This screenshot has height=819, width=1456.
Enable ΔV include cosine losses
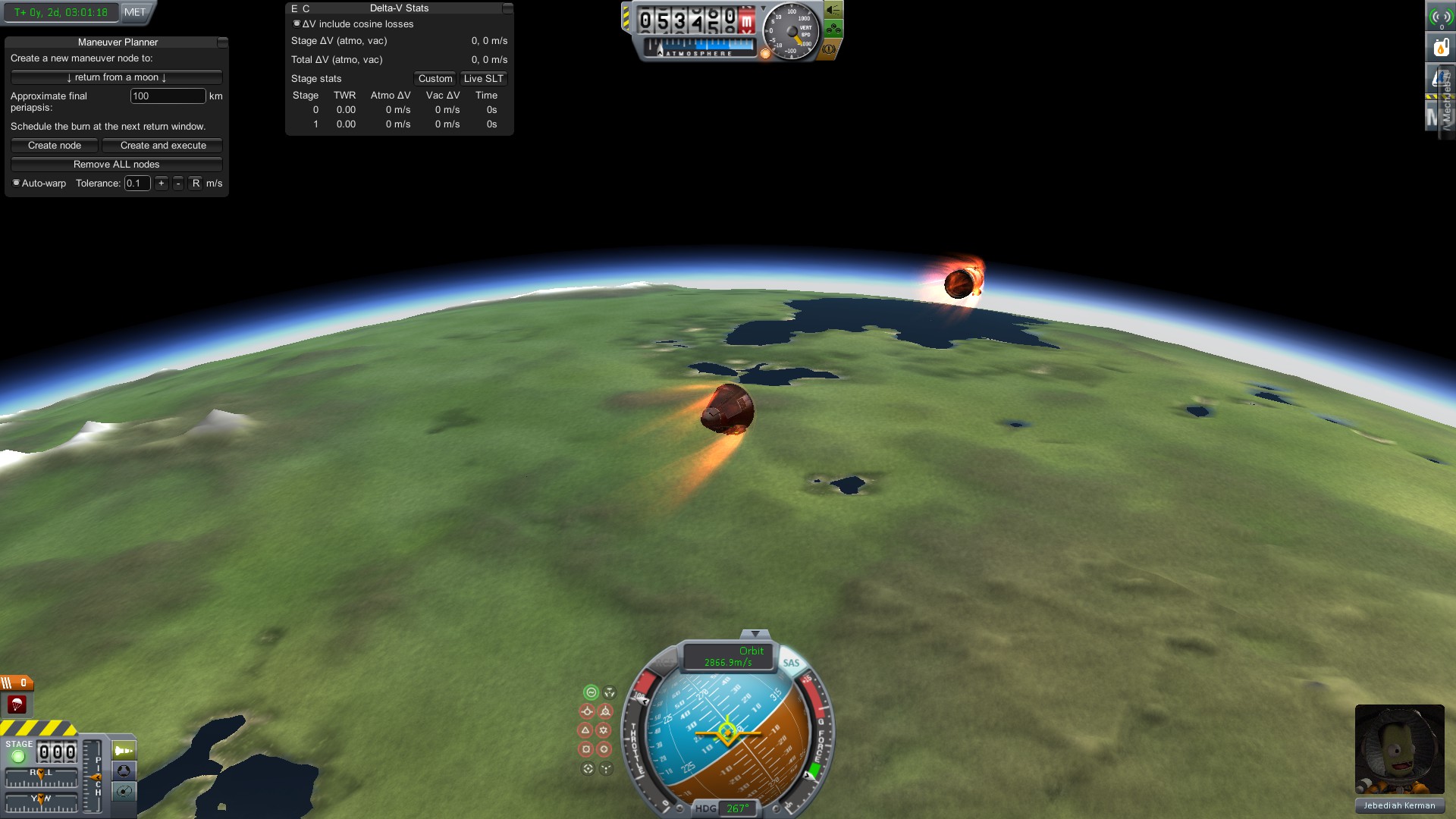click(297, 24)
